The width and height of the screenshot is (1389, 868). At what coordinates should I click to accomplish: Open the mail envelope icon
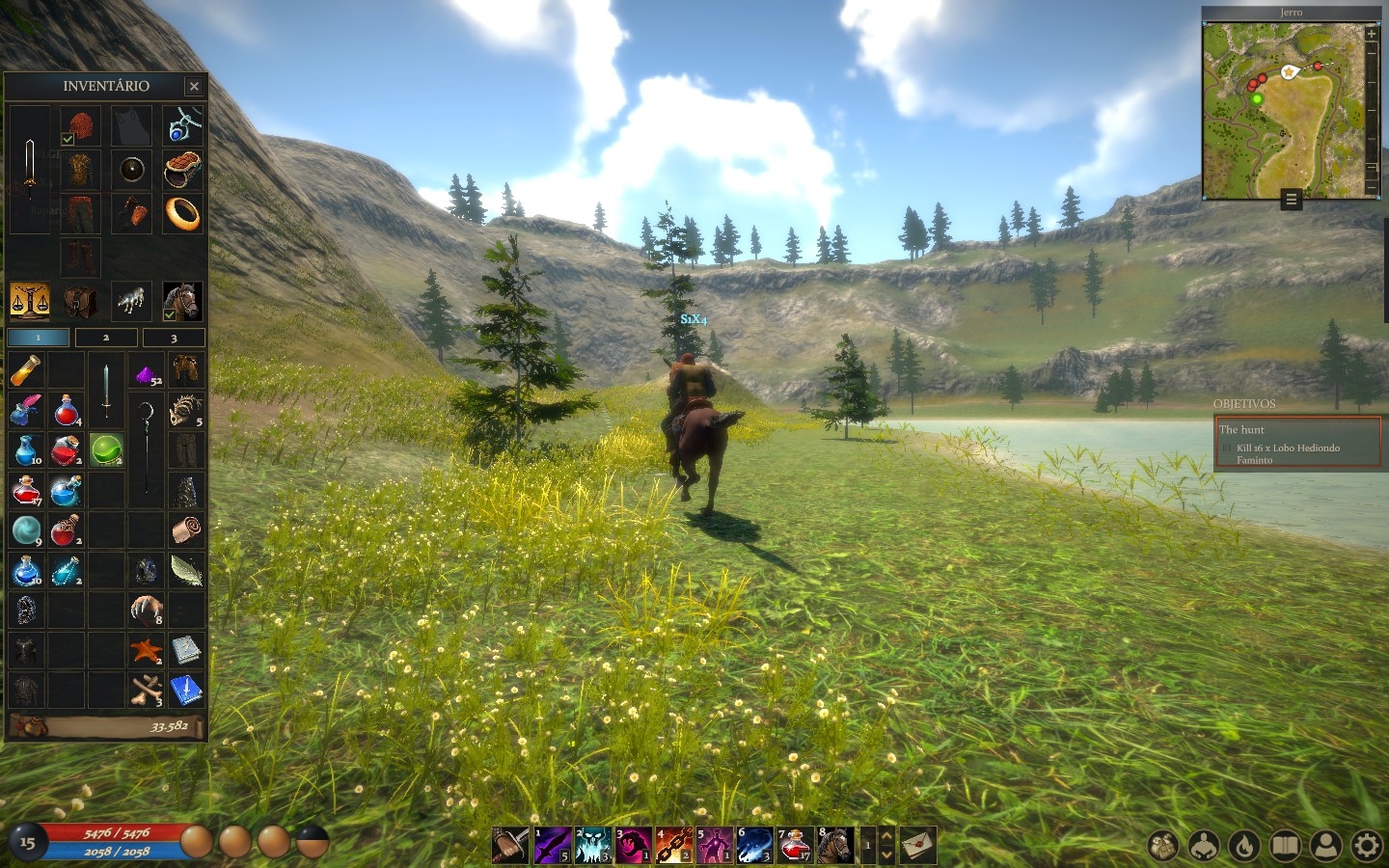pyautogui.click(x=917, y=846)
